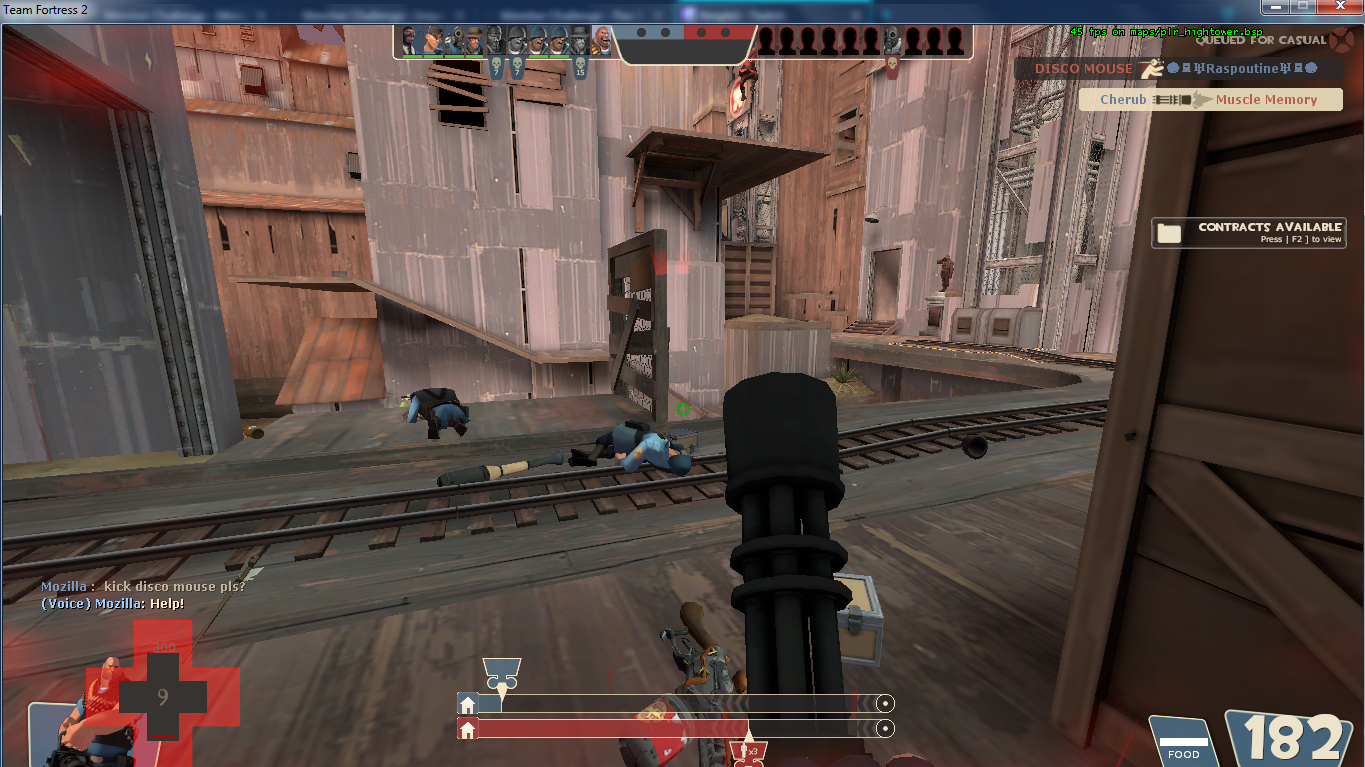The image size is (1365, 767).
Task: Click the round score panel between teams
Action: tap(684, 36)
